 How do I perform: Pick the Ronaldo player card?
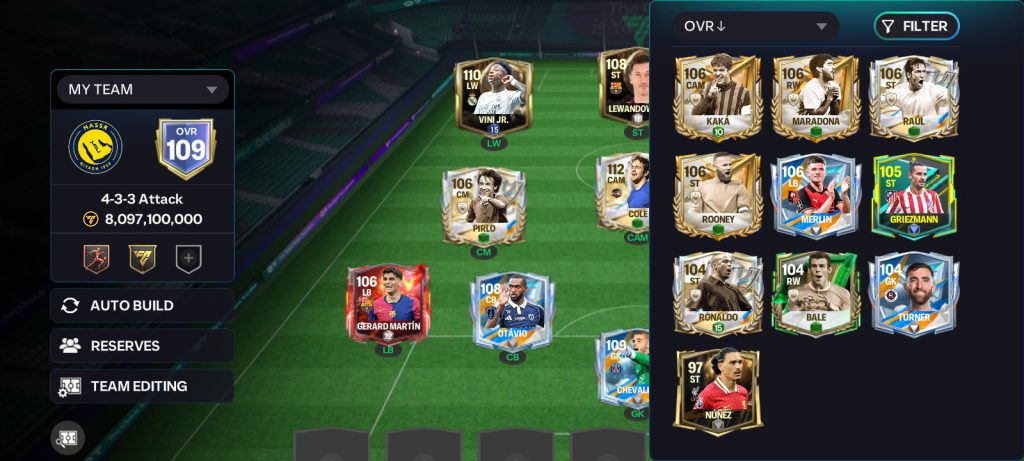pos(717,294)
